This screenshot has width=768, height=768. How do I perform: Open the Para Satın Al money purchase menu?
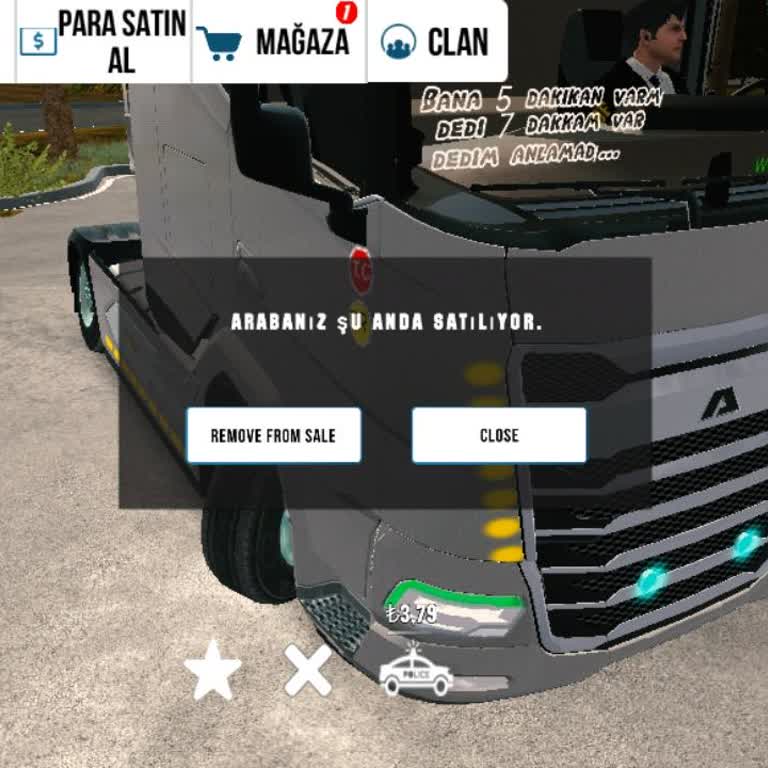(x=103, y=41)
